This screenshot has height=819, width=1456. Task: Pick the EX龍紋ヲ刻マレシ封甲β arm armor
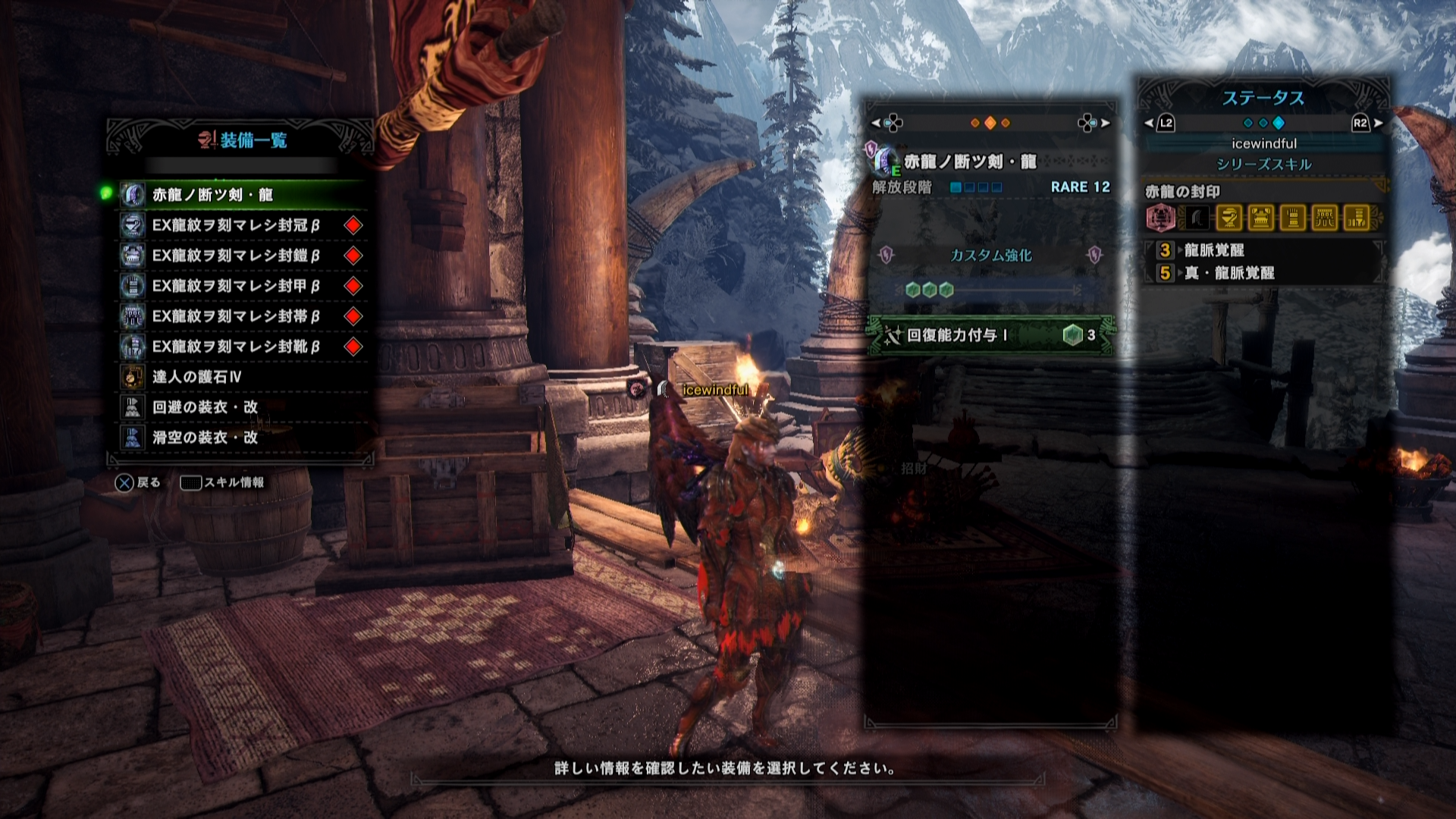tap(243, 286)
